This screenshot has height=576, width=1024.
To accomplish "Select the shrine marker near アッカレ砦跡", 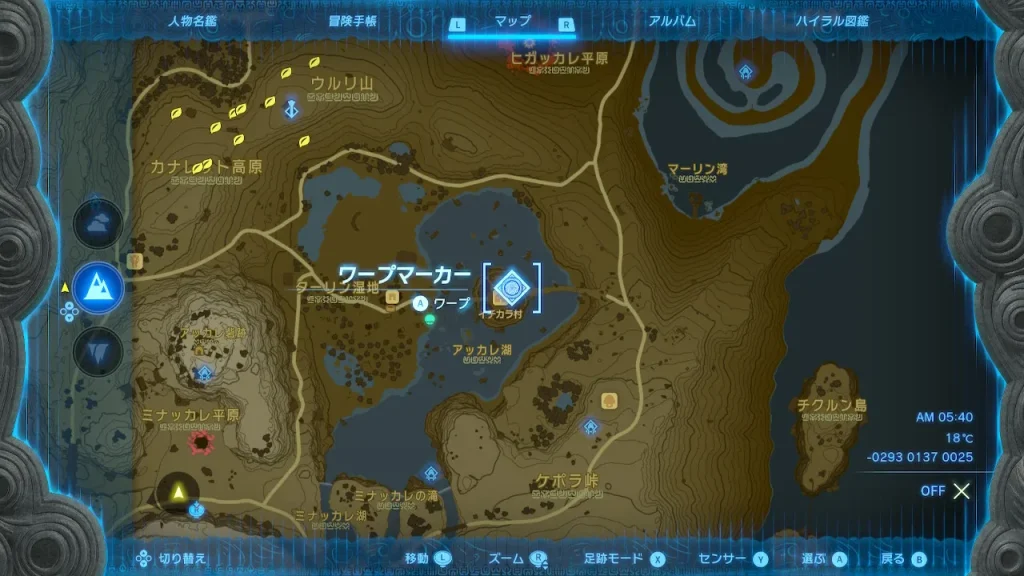I will (205, 373).
